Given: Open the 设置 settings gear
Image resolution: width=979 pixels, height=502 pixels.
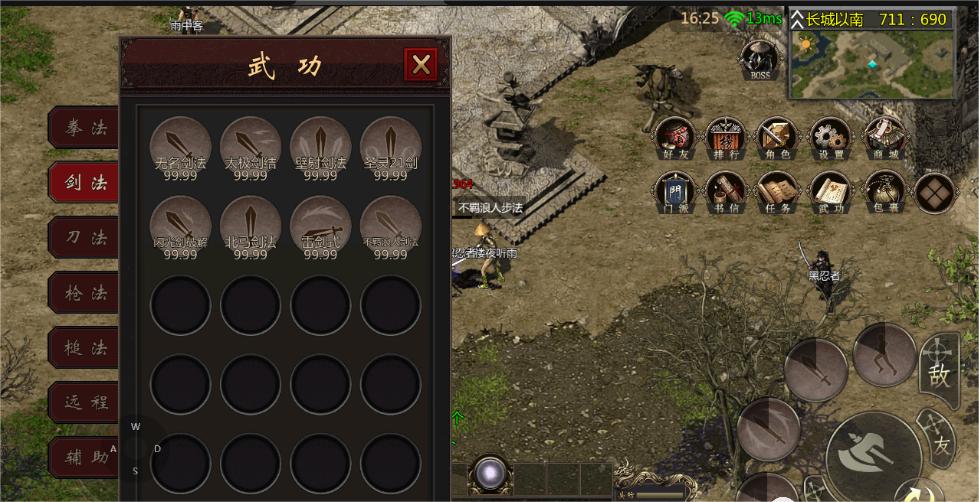Looking at the screenshot, I should (829, 138).
